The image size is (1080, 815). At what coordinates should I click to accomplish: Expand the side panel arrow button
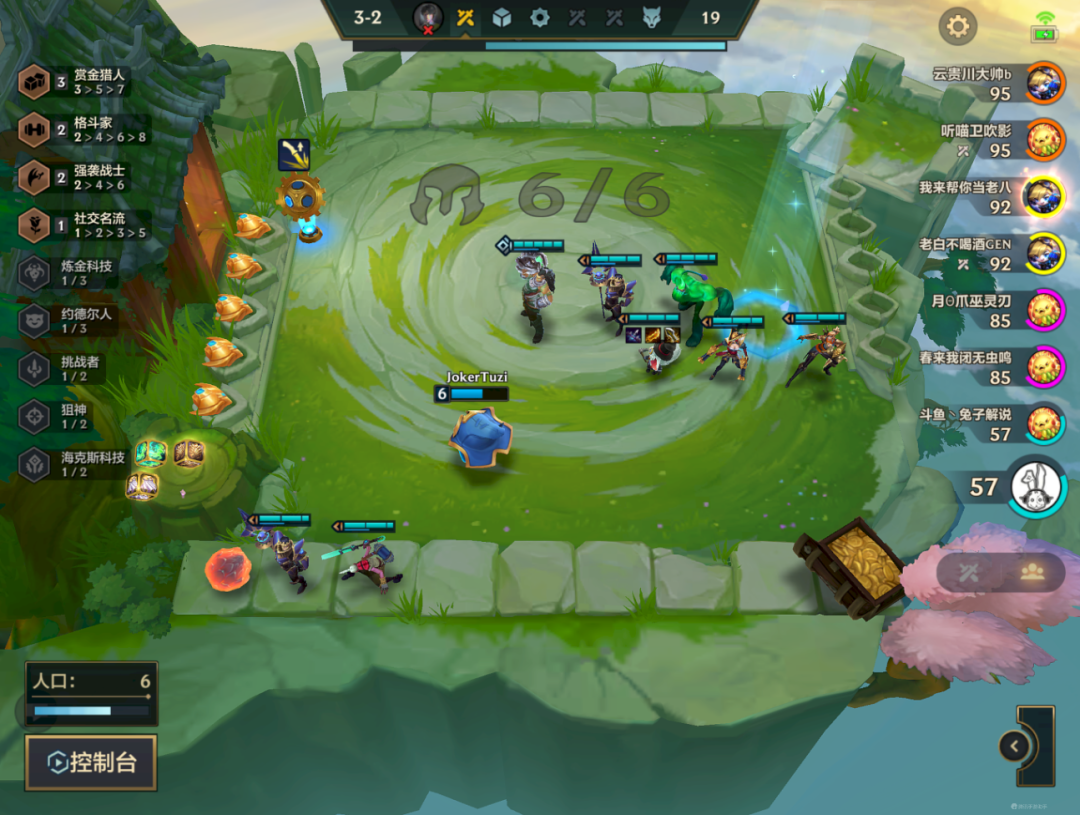(1014, 746)
